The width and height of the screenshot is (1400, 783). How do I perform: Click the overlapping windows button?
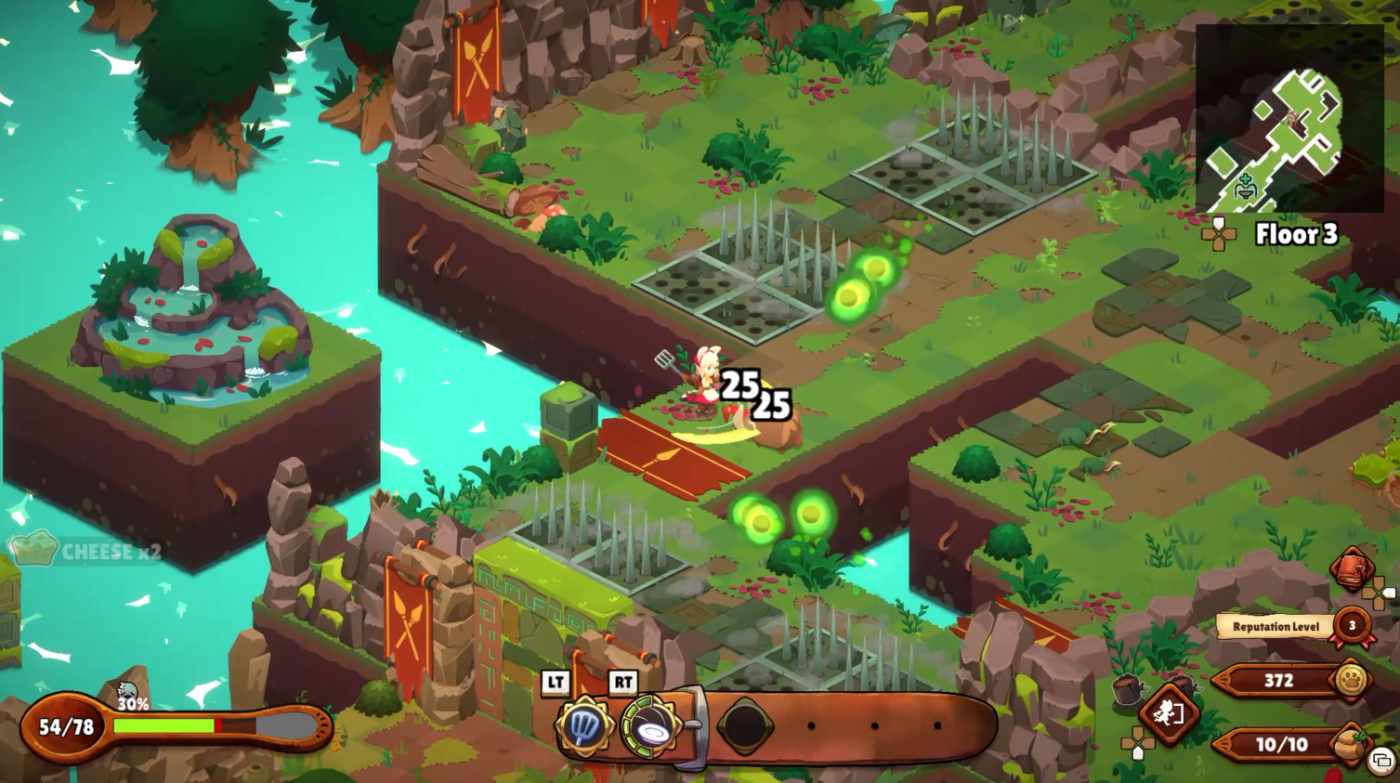(x=1381, y=765)
